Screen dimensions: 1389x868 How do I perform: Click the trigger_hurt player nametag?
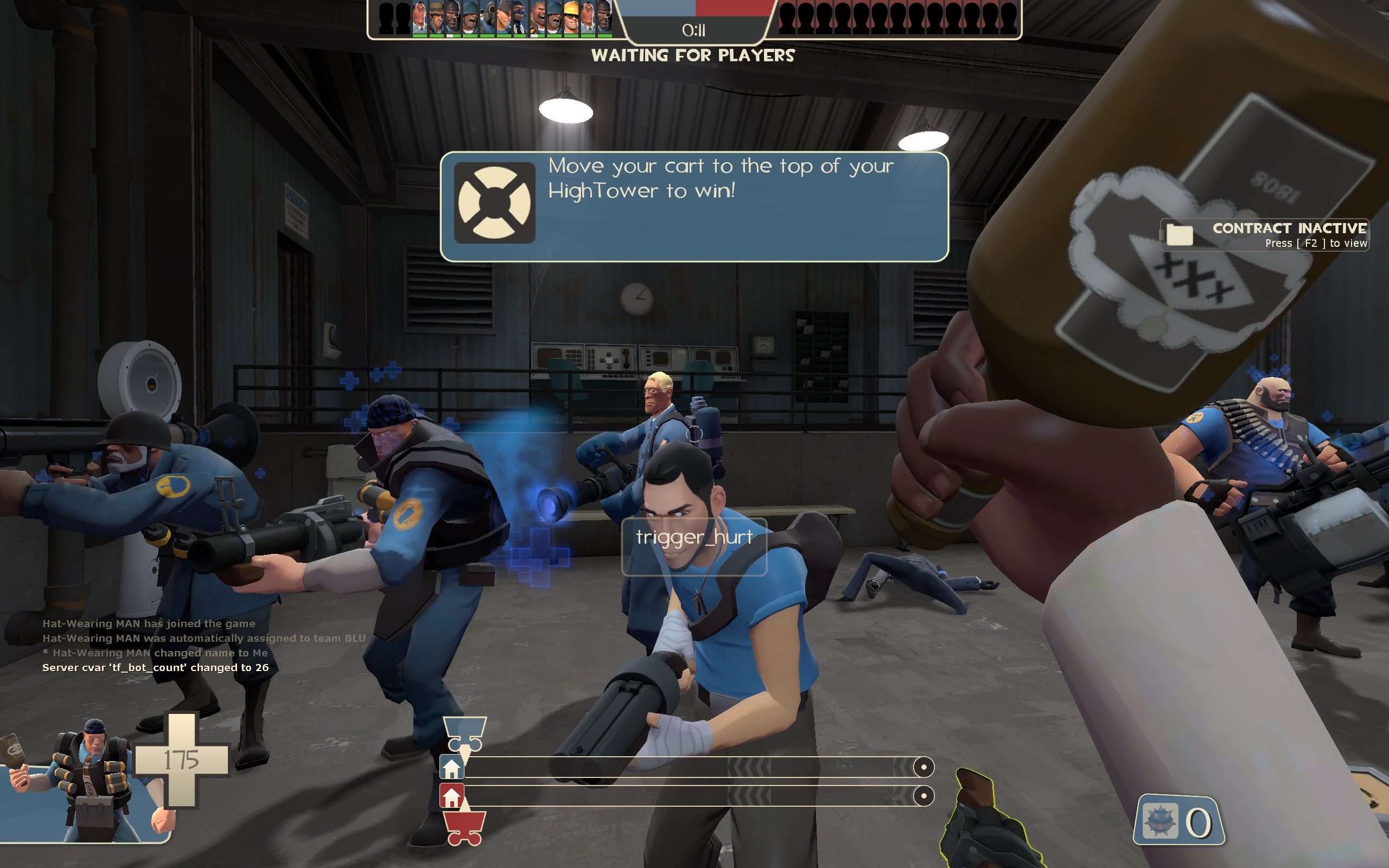pos(693,538)
